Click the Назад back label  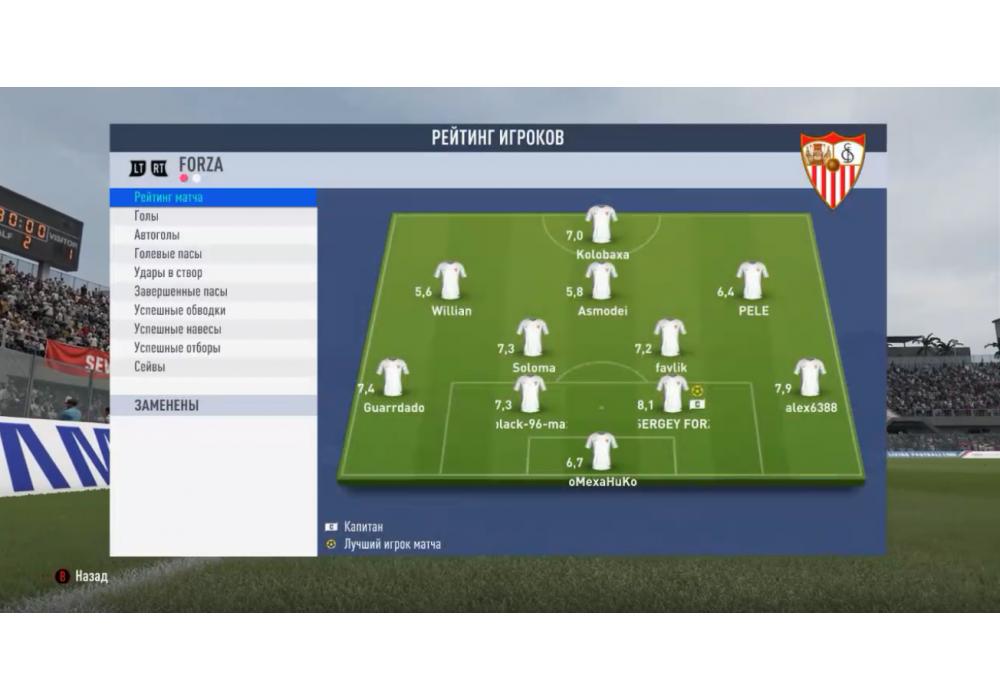coord(90,577)
